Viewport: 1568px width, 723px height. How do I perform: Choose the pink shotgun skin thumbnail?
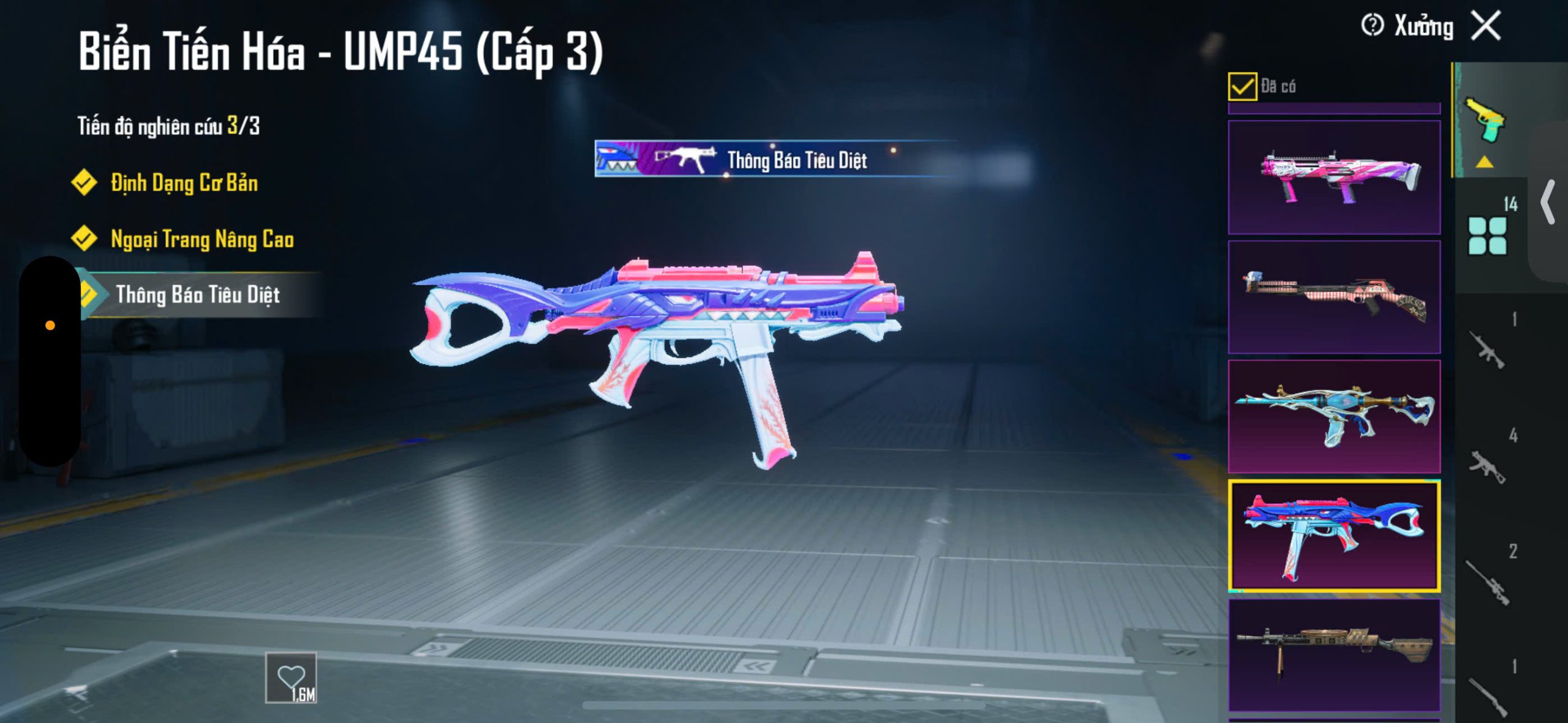(1334, 177)
